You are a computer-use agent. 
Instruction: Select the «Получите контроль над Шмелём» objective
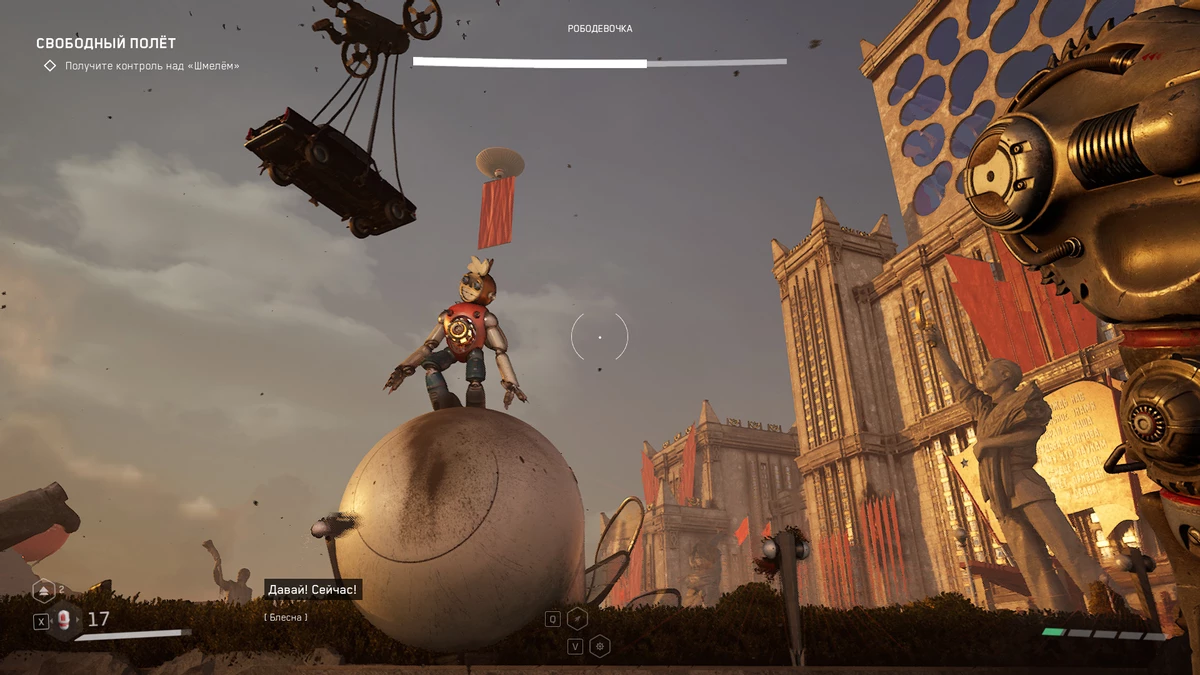pos(151,66)
